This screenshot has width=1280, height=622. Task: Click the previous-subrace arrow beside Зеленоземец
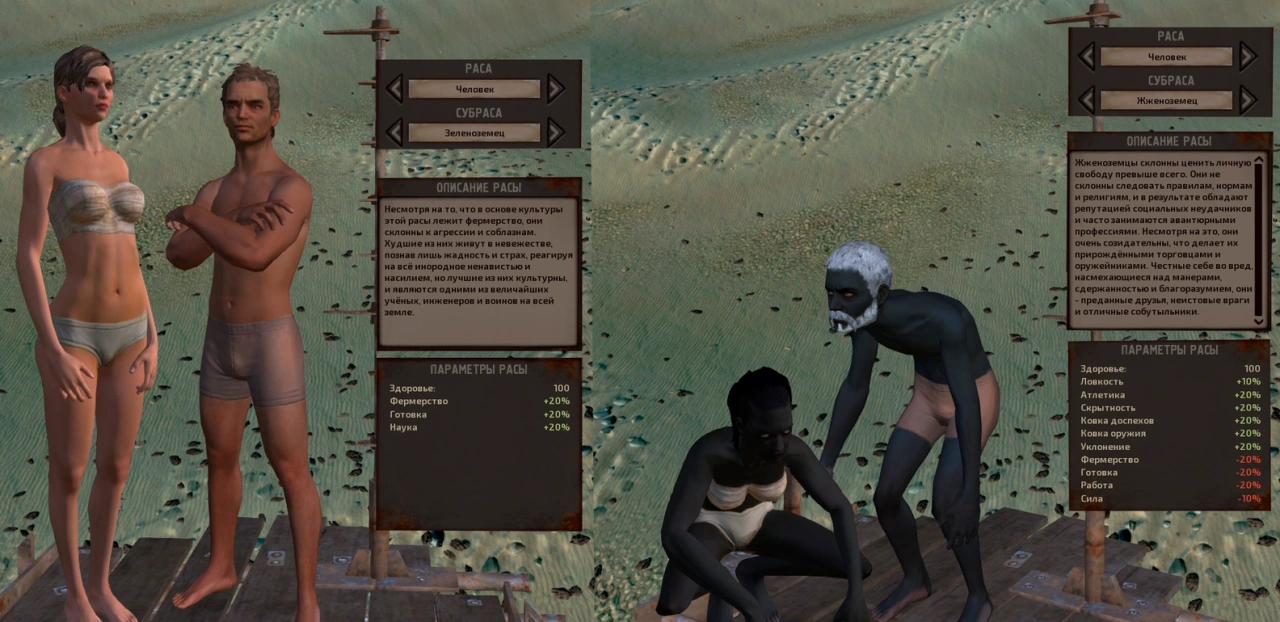pos(394,132)
